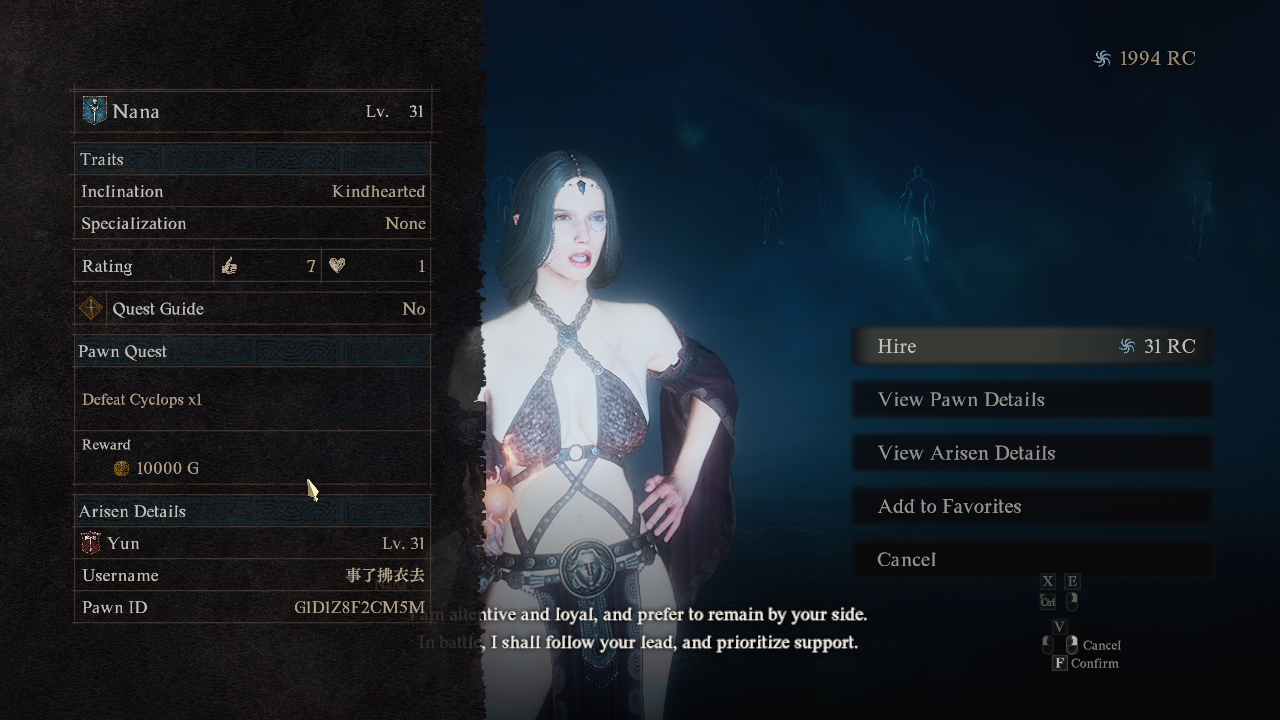Open View Pawn Details
Screen dimensions: 1280x720
click(1030, 400)
